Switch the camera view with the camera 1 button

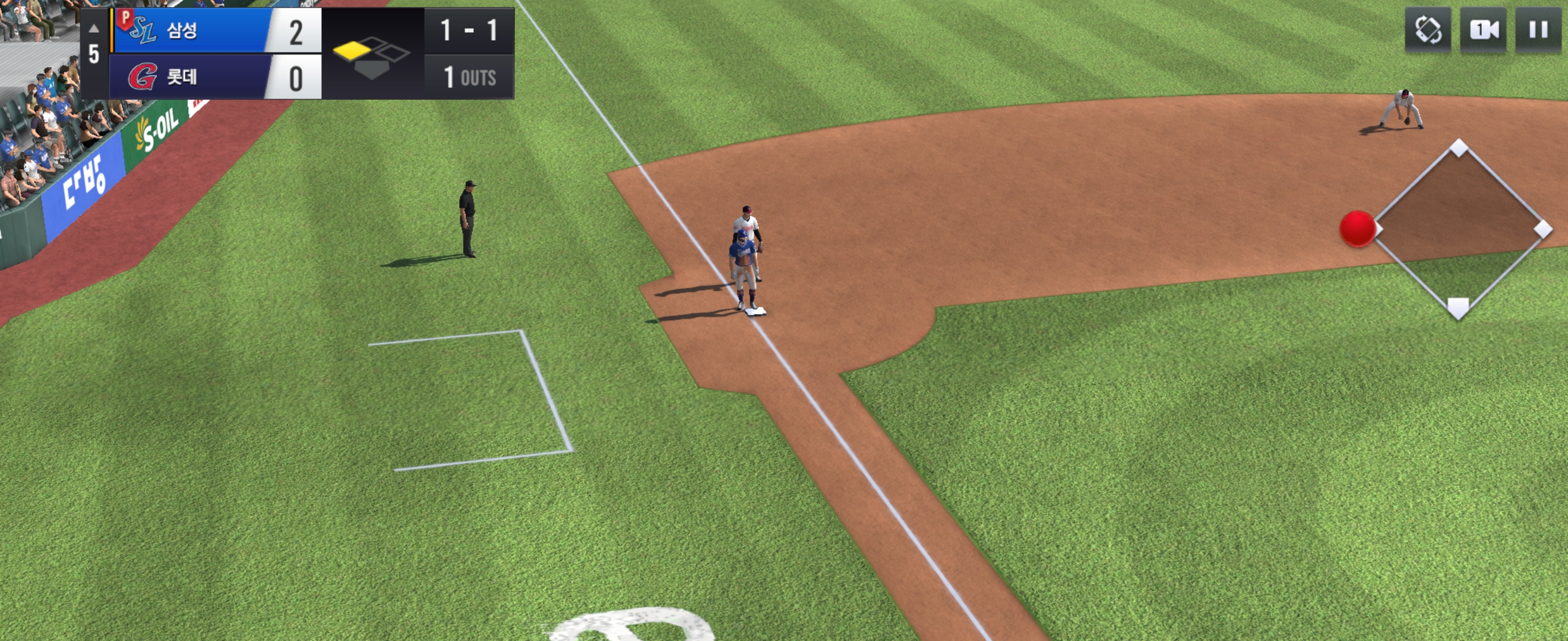1484,30
